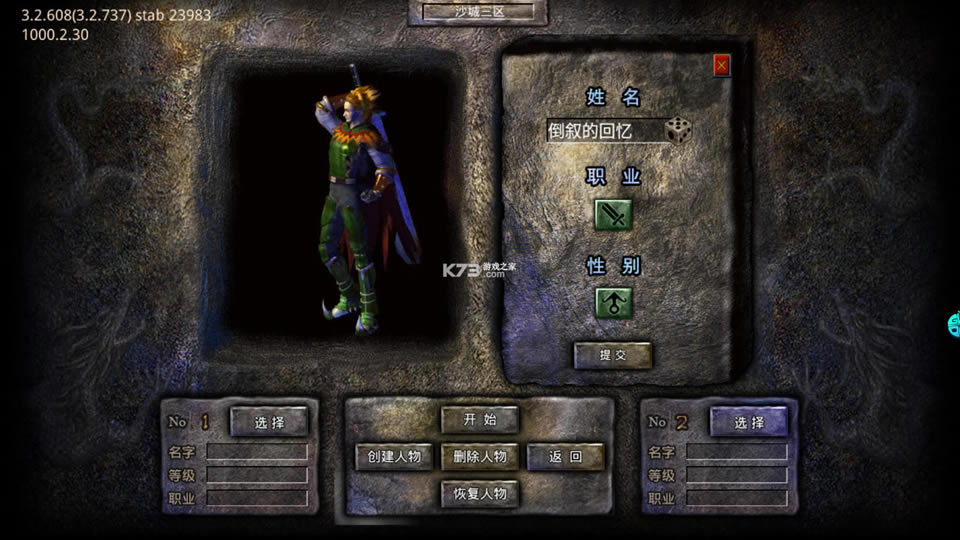Viewport: 960px width, 540px height.
Task: Click the 姓名 name input field
Action: [x=605, y=131]
